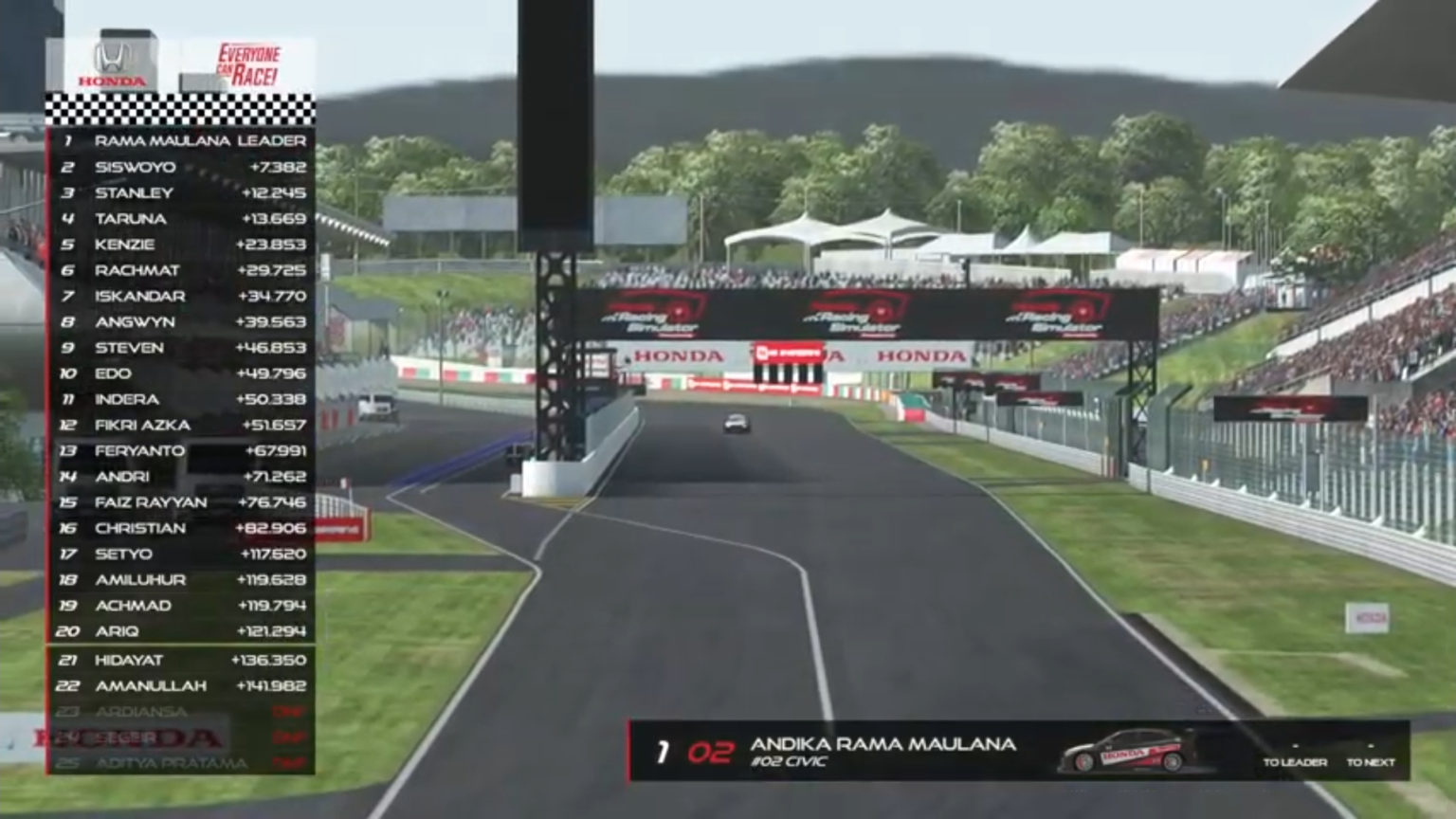Choose Siswoyo's row in the leaderboard
This screenshot has height=819, width=1456.
181,167
